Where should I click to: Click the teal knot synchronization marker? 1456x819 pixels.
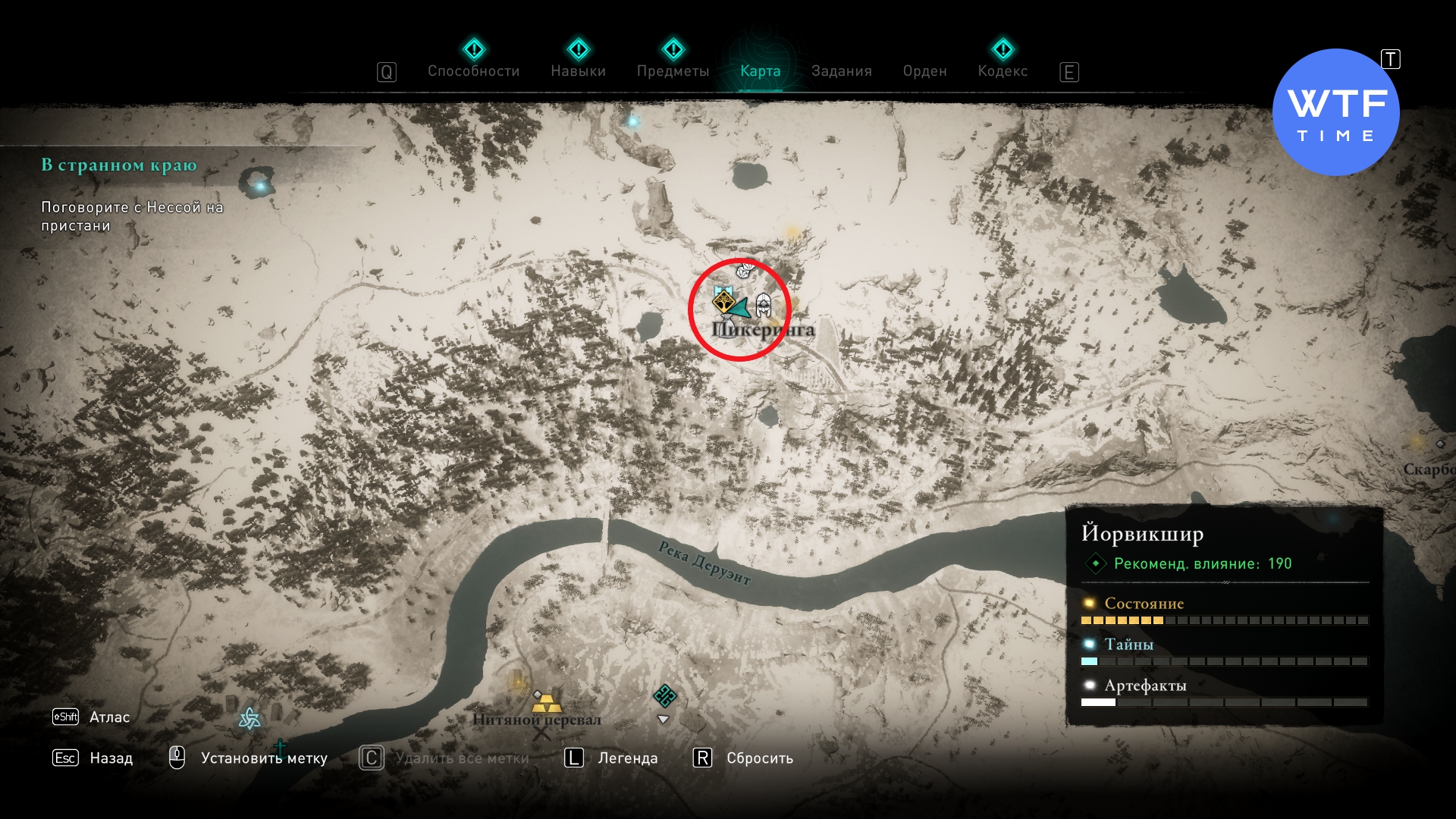tap(665, 695)
